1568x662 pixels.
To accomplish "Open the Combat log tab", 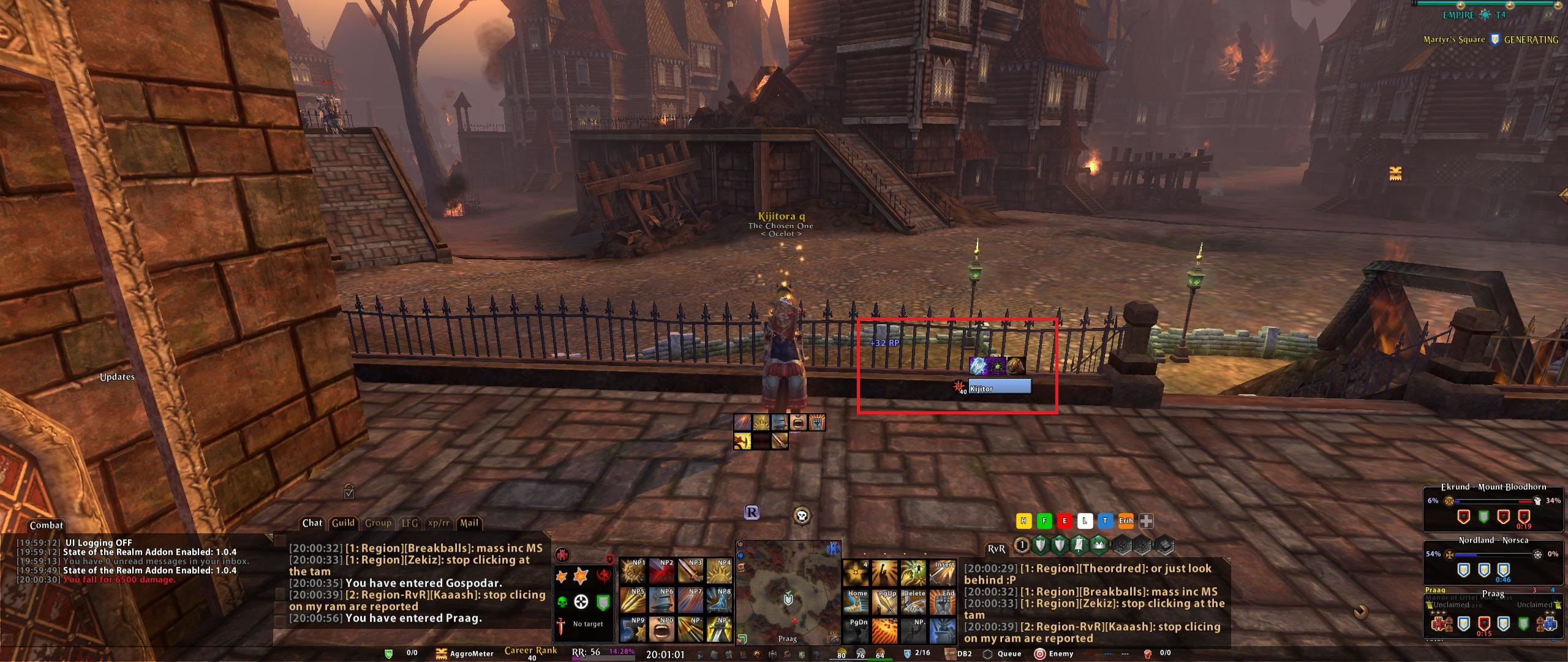I will pos(47,525).
